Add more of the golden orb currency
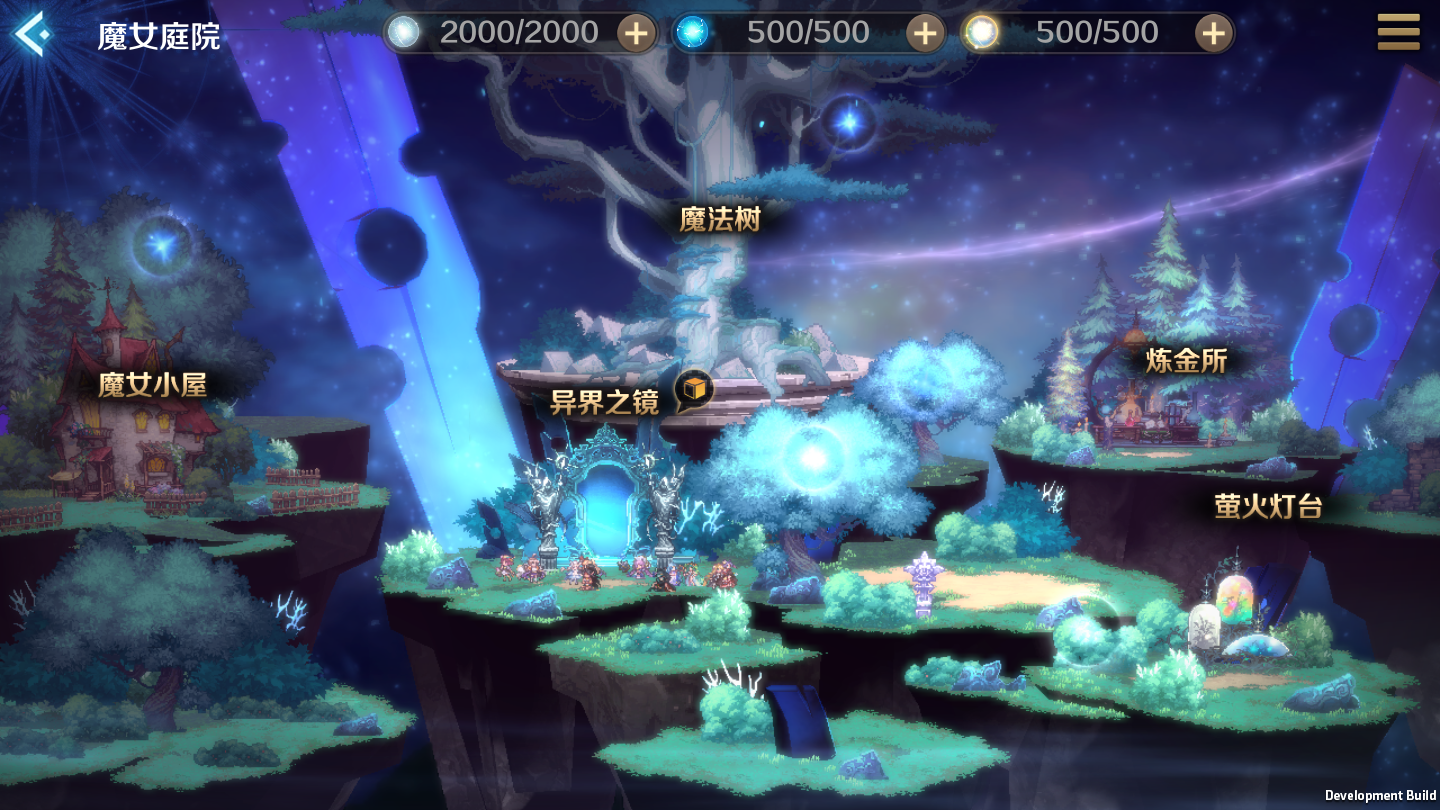This screenshot has width=1440, height=810. coord(1213,33)
